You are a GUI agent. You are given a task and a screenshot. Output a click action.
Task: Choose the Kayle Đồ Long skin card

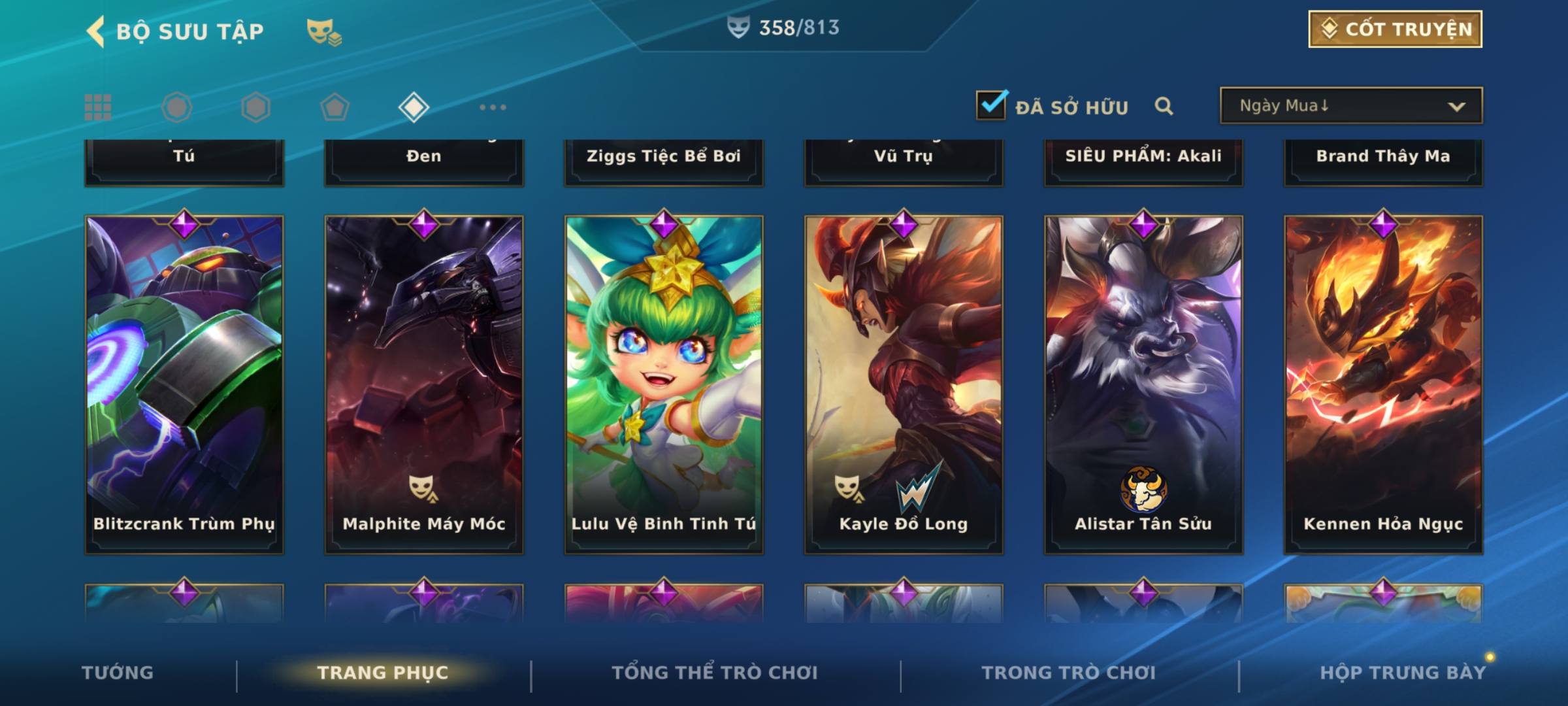click(904, 384)
